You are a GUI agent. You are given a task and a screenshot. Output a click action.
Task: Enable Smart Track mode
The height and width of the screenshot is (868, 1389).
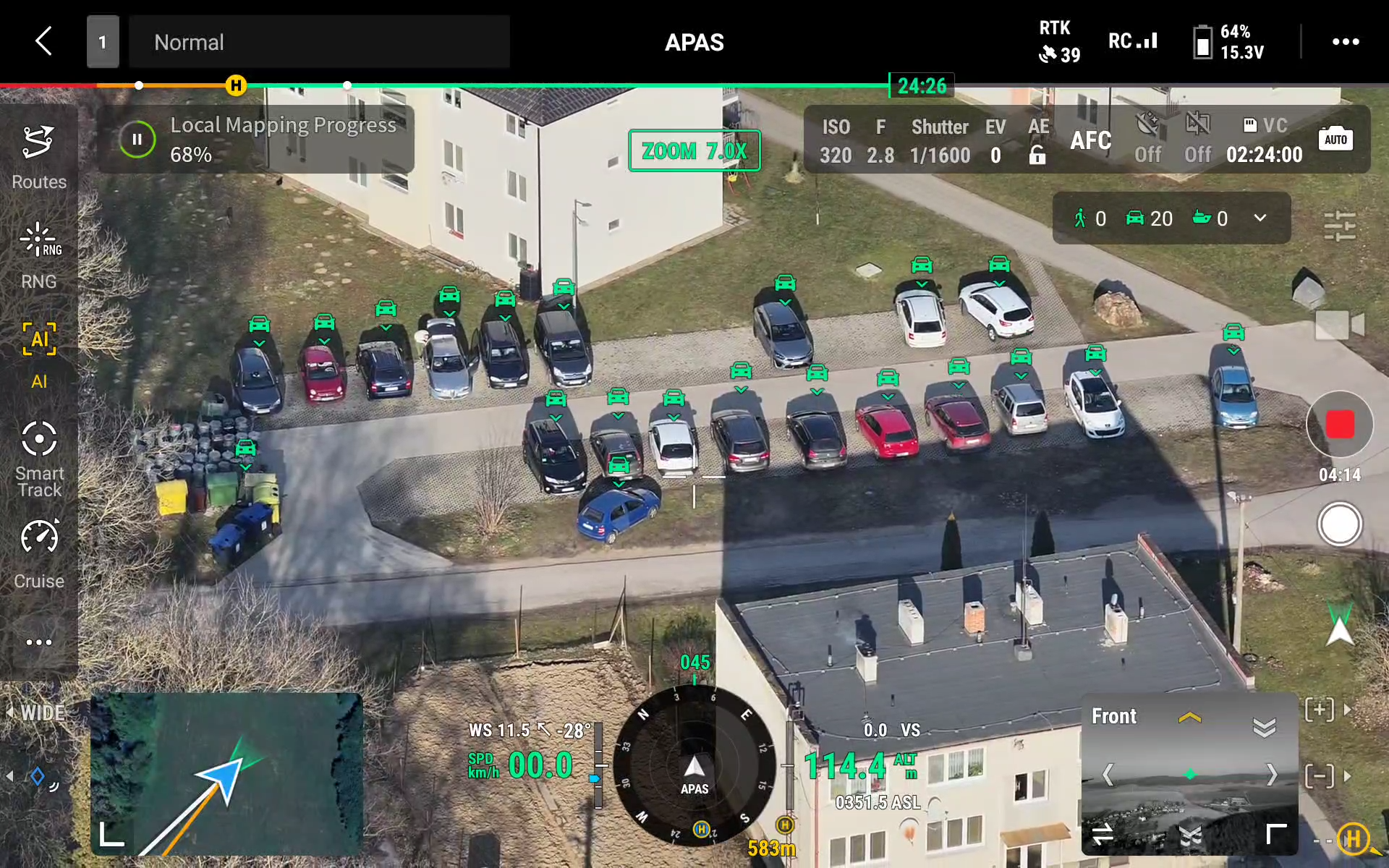coord(39,457)
